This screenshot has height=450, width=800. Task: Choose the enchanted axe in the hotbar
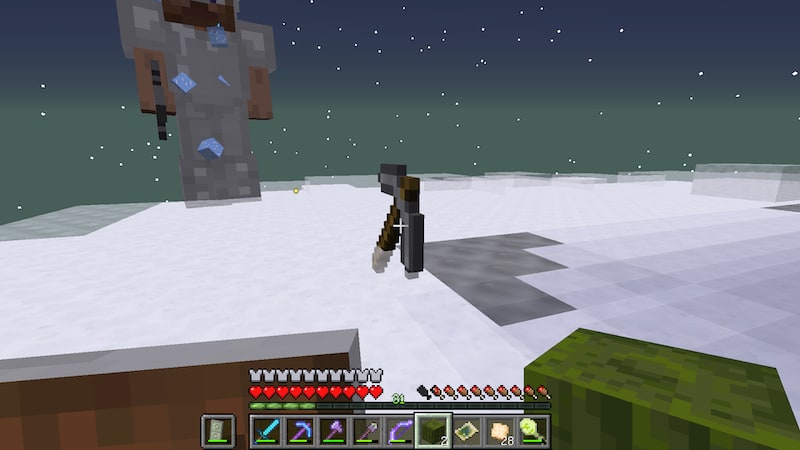(333, 431)
